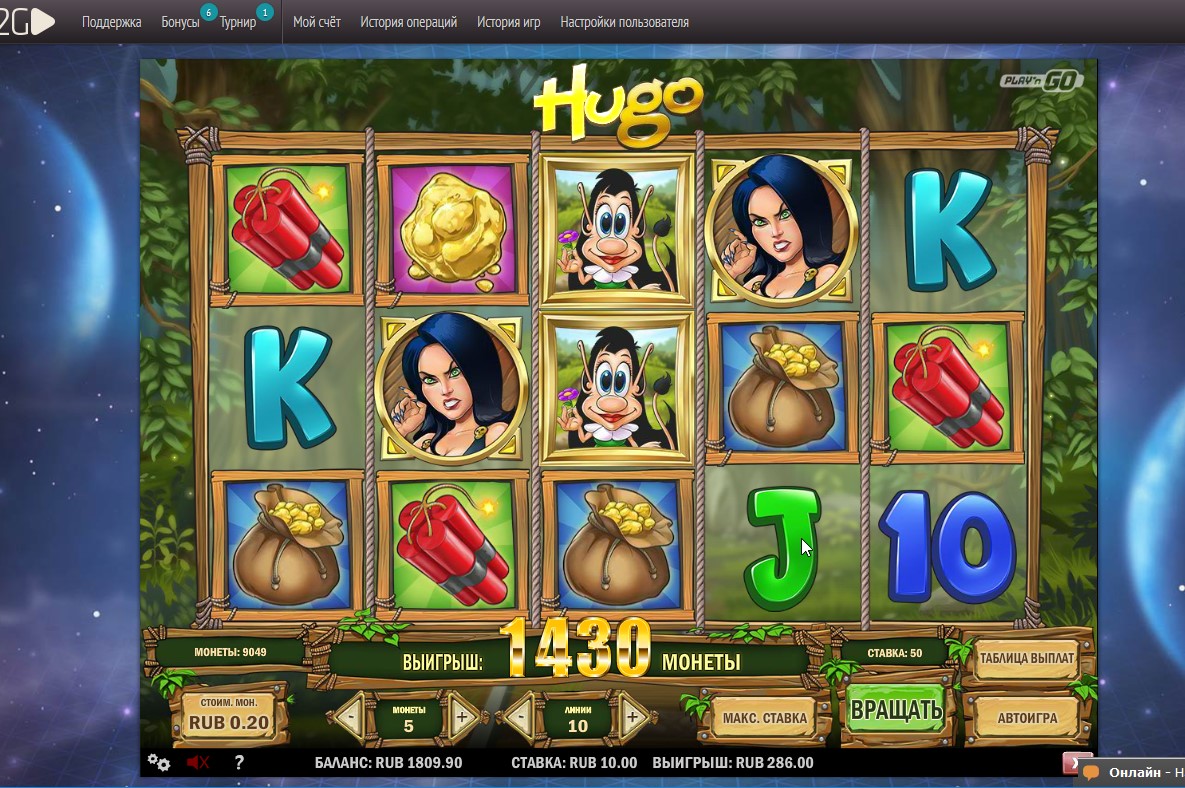
Task: Open game settings with the gears icon
Action: point(159,762)
